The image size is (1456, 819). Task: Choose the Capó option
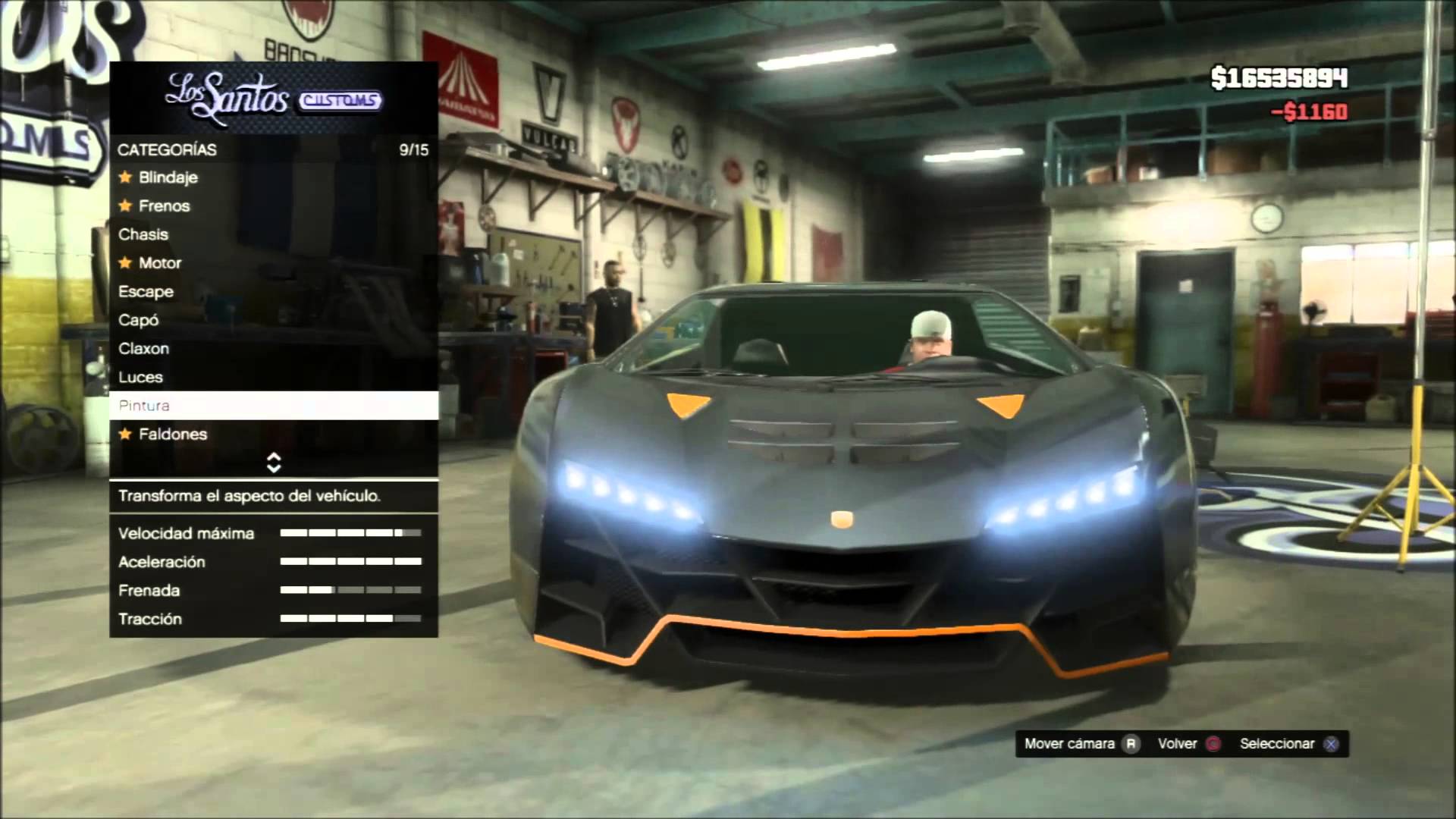pos(138,320)
